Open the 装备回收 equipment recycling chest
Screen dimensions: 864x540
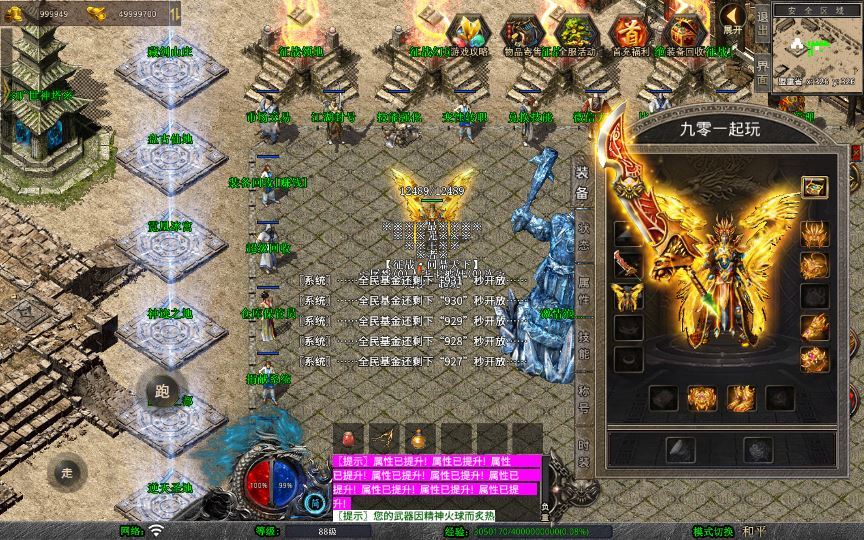pyautogui.click(x=683, y=33)
